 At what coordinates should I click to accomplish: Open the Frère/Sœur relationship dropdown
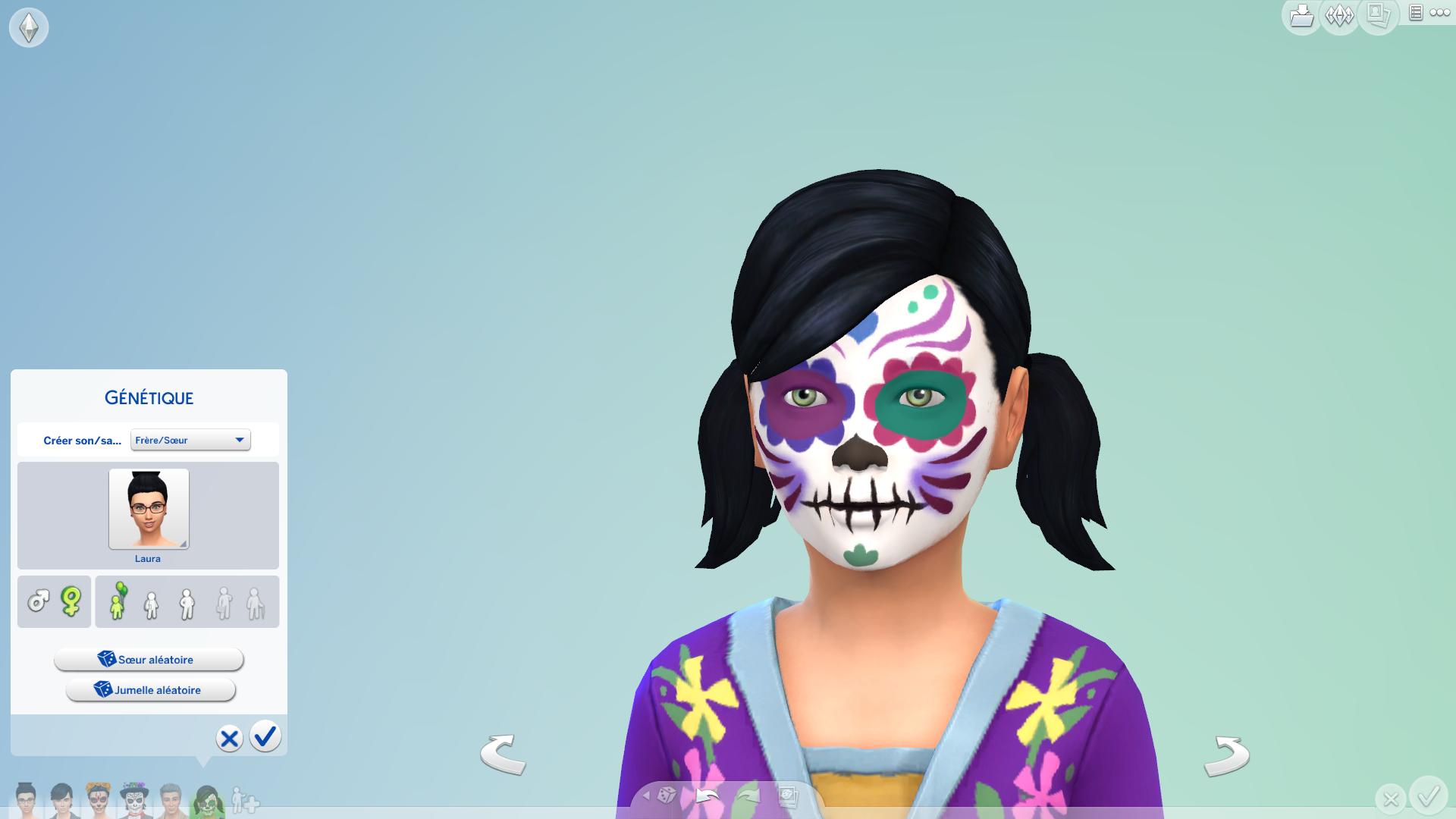point(190,440)
